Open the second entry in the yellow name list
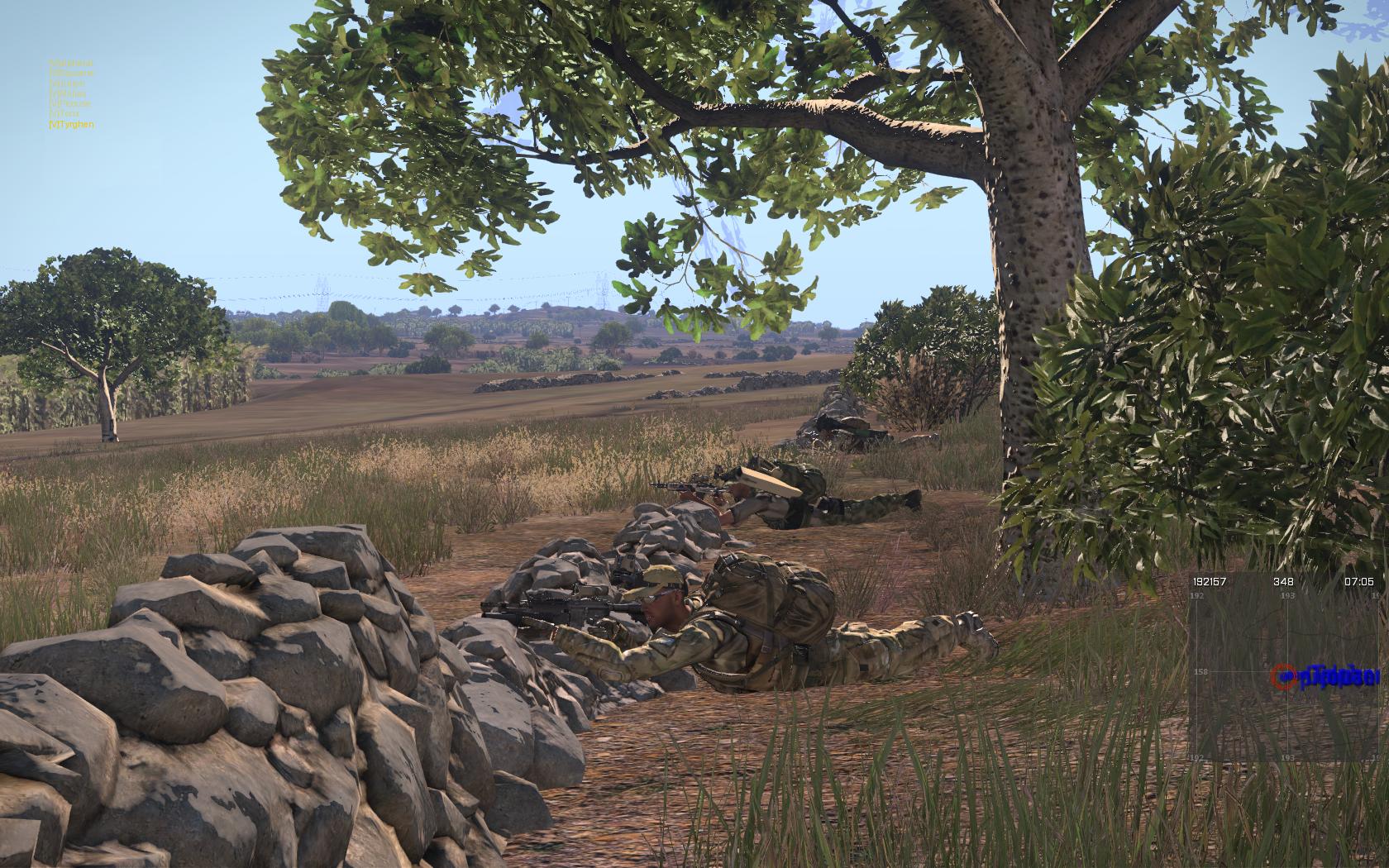This screenshot has width=1389, height=868. click(x=73, y=73)
